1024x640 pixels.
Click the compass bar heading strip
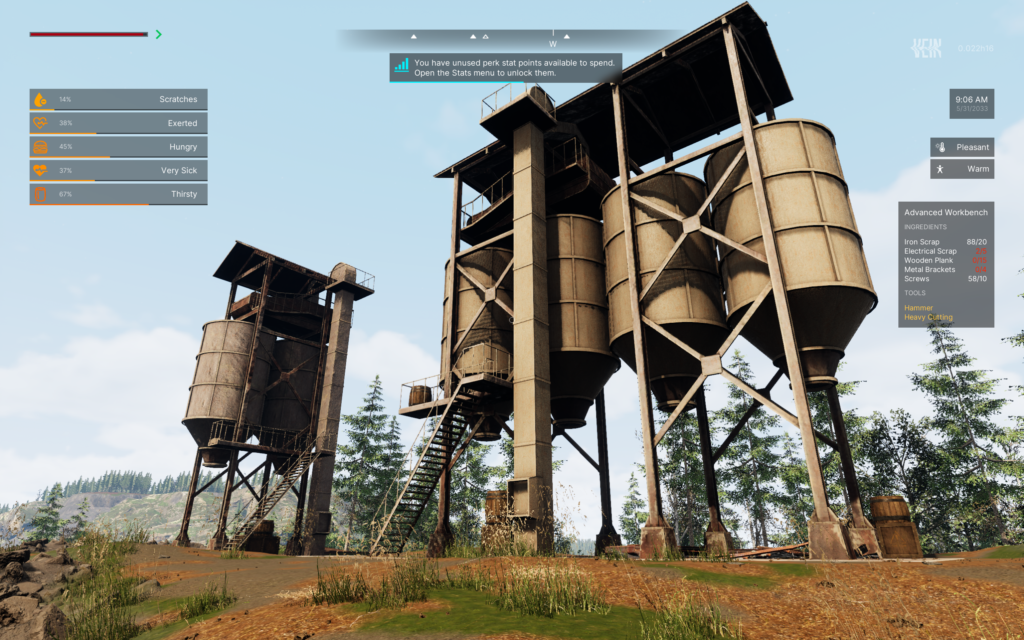pos(510,39)
